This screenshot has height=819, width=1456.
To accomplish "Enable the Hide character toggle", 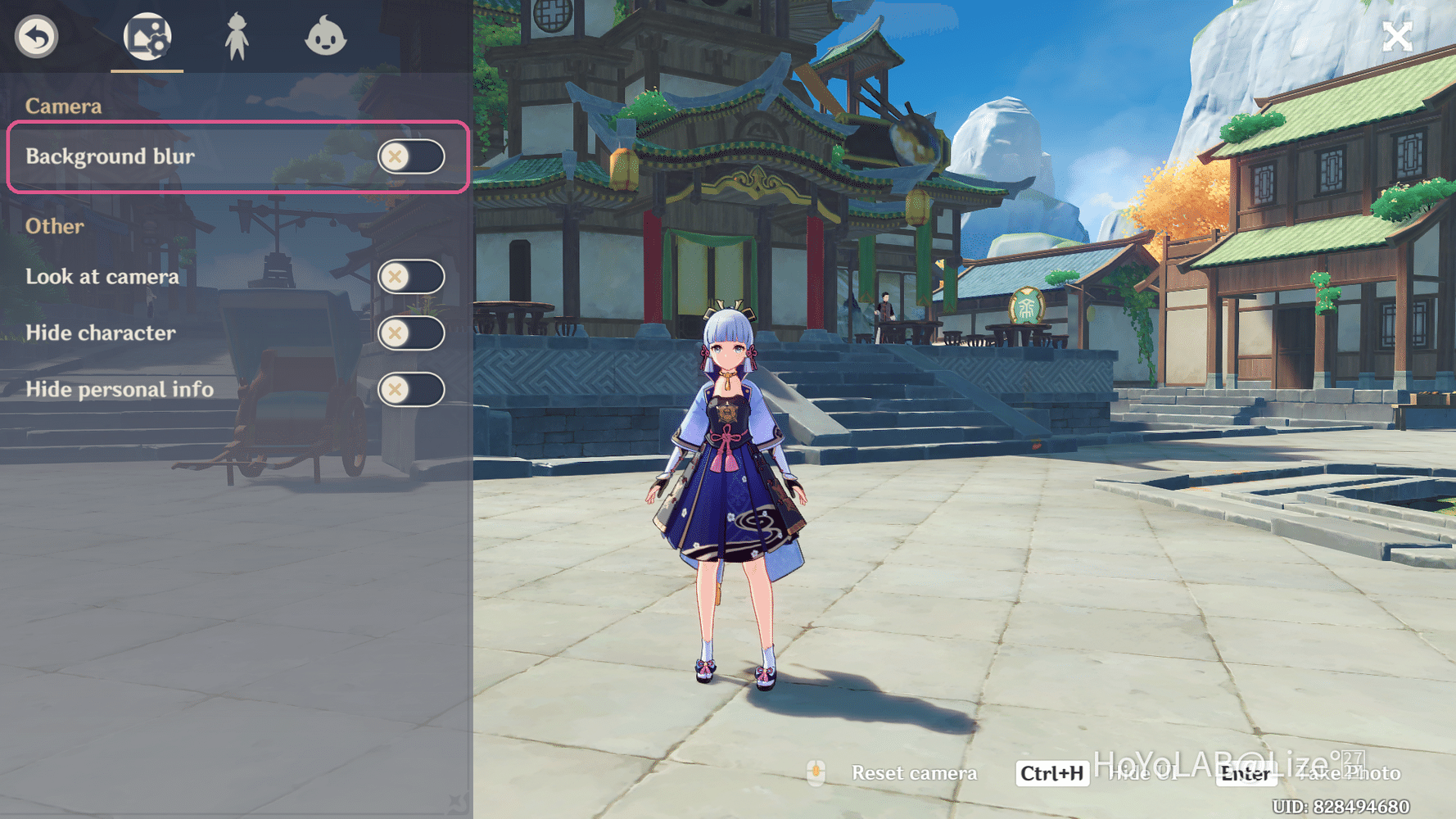I will [x=412, y=333].
